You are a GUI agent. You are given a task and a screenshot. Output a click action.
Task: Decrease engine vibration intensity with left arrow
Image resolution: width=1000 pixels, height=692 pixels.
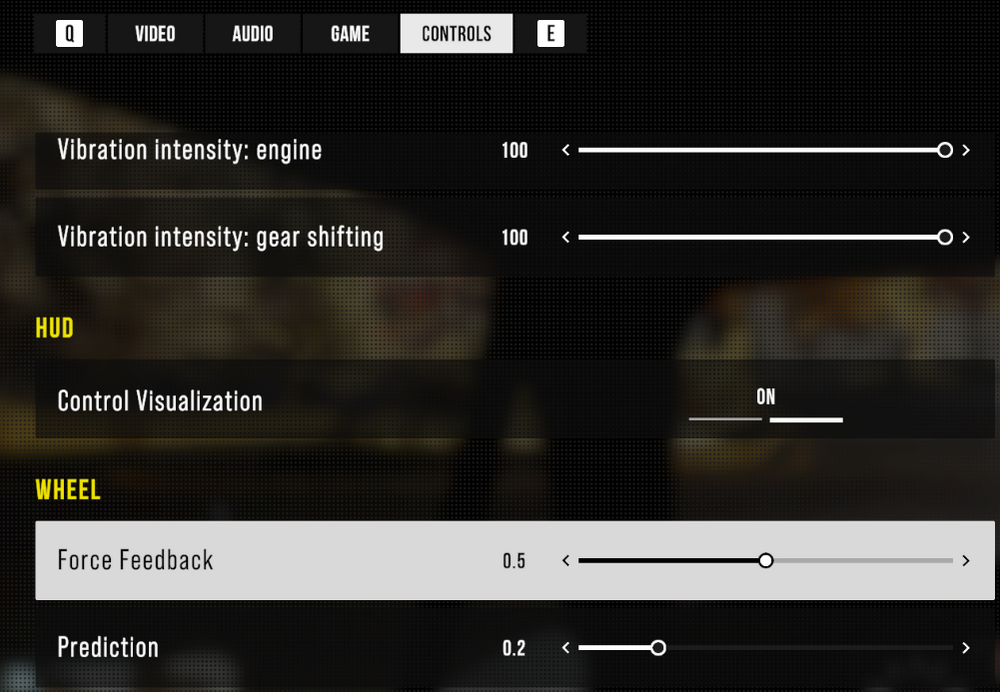coord(566,151)
